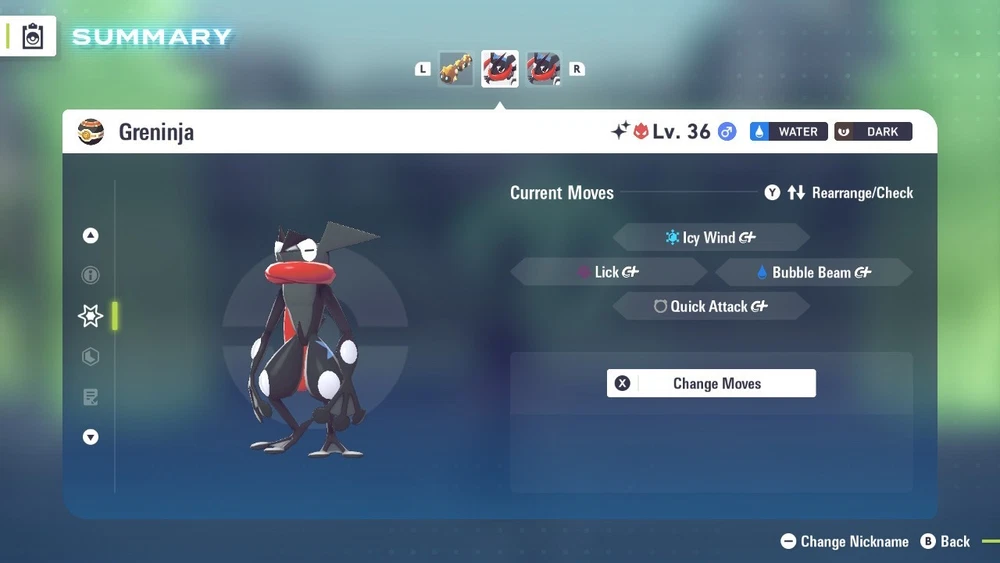The image size is (1000, 563).
Task: Switch to the dimmed Greninja party thumbnail
Action: pyautogui.click(x=544, y=69)
